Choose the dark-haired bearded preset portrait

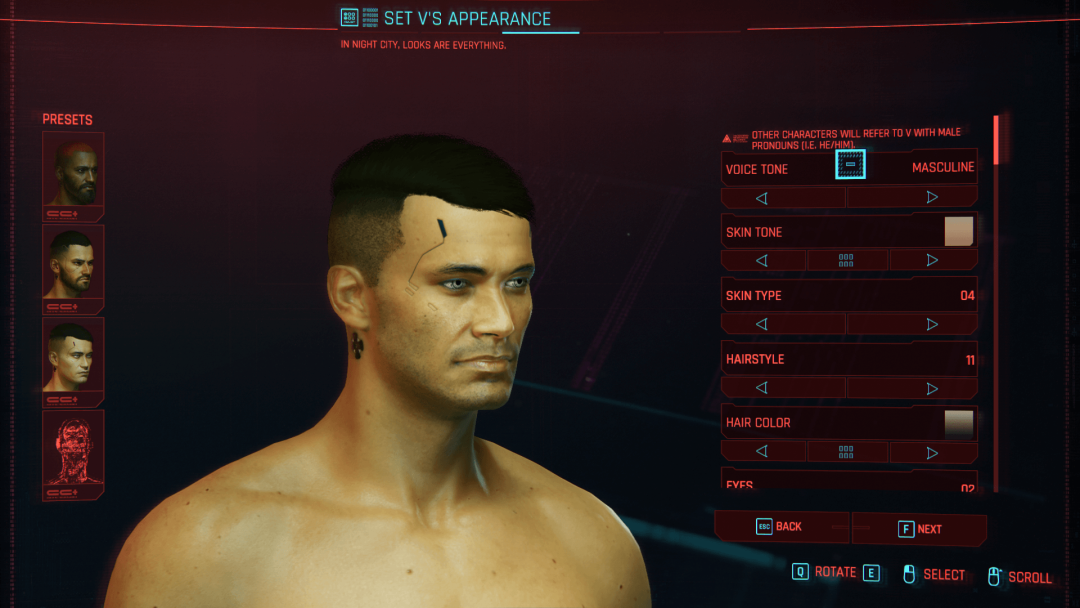tap(73, 262)
